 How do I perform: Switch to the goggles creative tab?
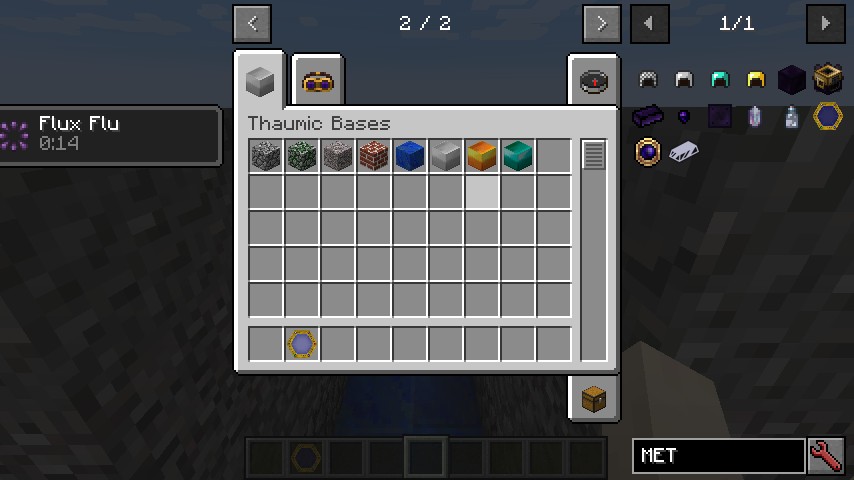pos(318,81)
